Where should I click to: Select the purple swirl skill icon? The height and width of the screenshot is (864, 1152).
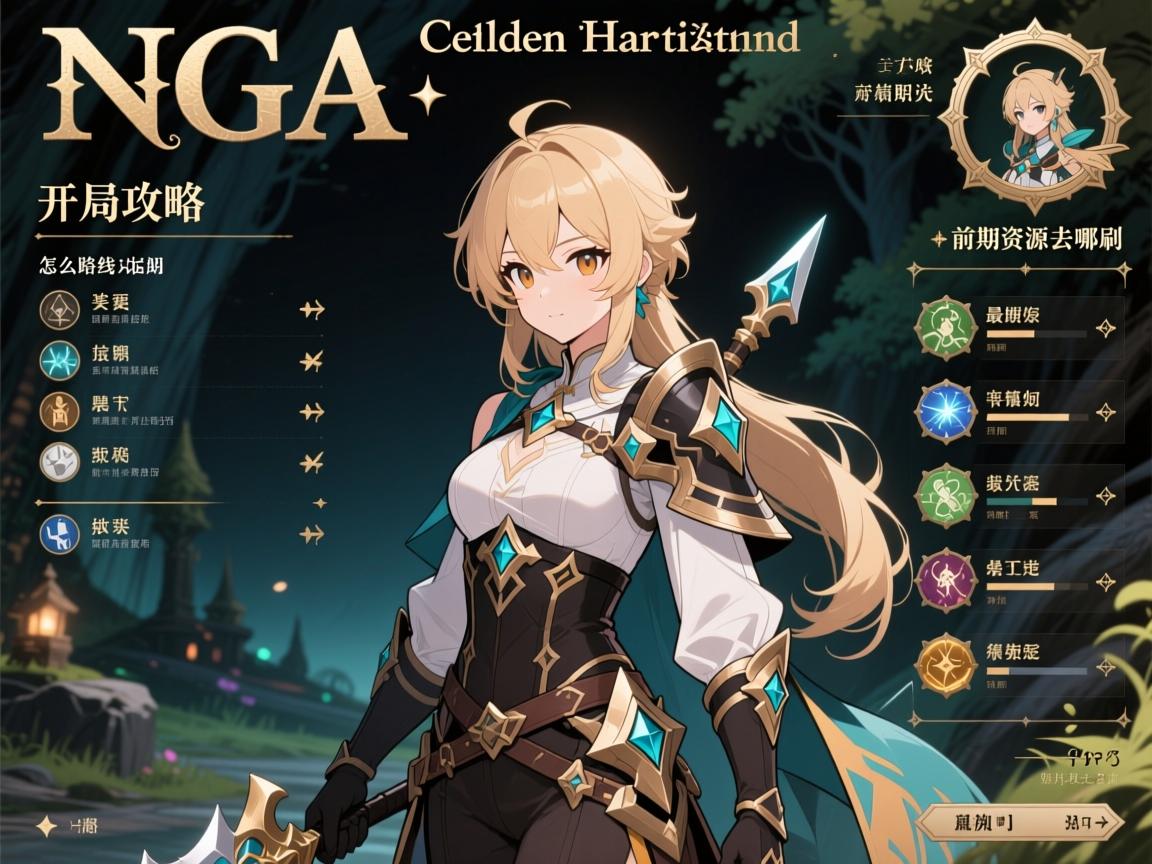[942, 578]
